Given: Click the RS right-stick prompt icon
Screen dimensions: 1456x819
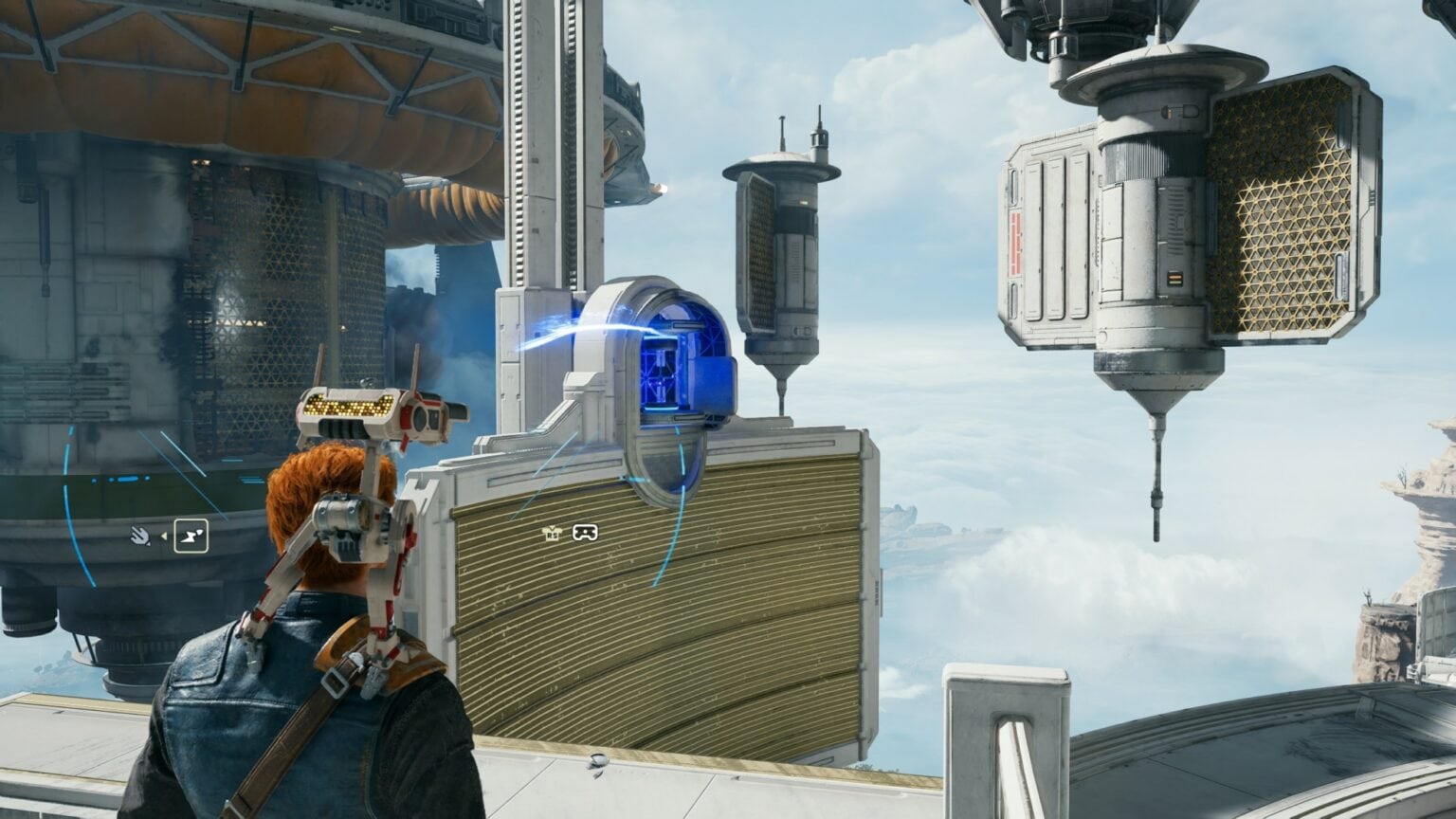Looking at the screenshot, I should click(x=552, y=535).
